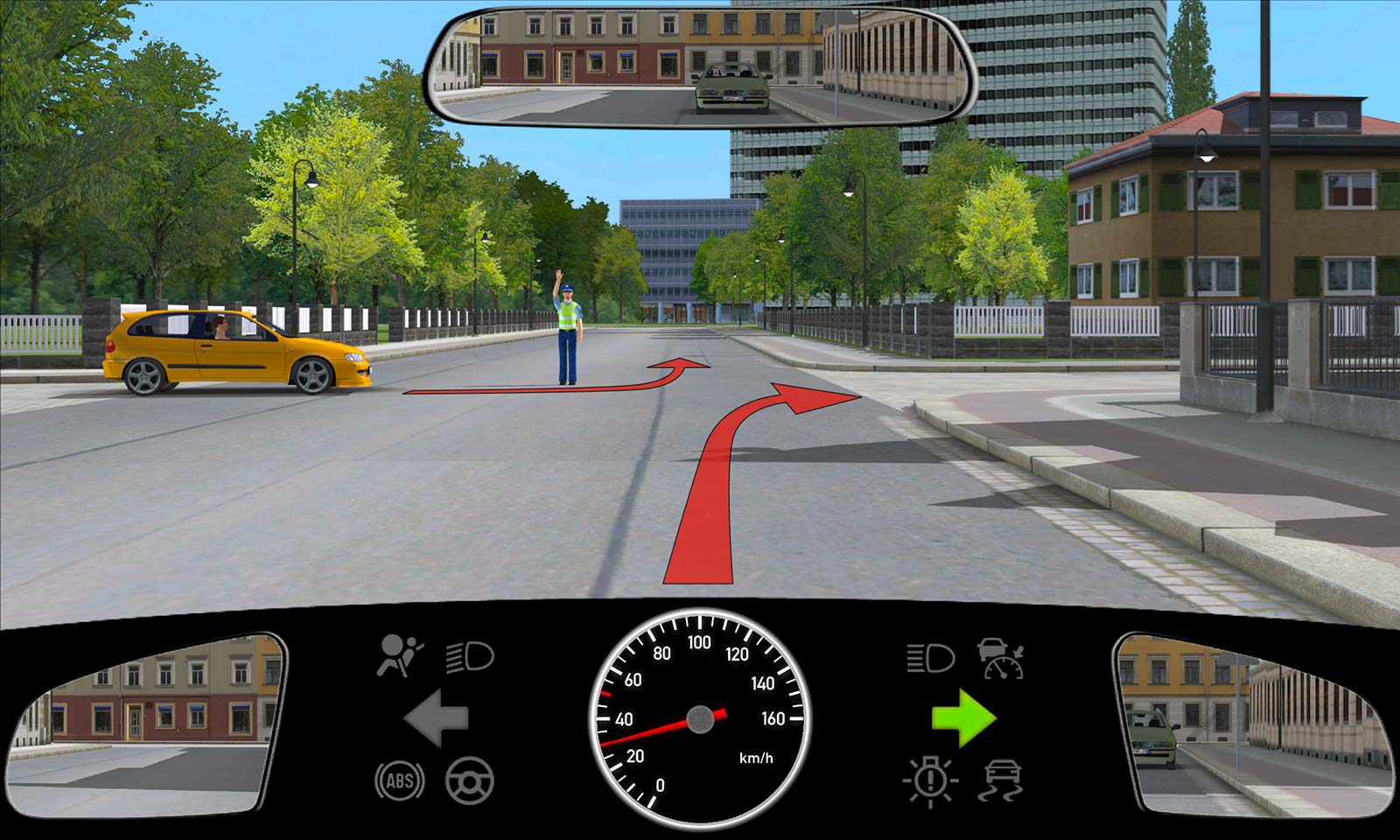Click the skidding car traction control icon
This screenshot has width=1400, height=840.
1002,780
